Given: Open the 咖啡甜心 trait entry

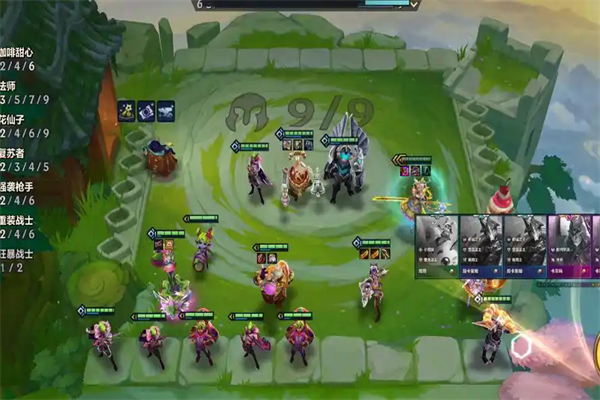Looking at the screenshot, I should point(18,58).
